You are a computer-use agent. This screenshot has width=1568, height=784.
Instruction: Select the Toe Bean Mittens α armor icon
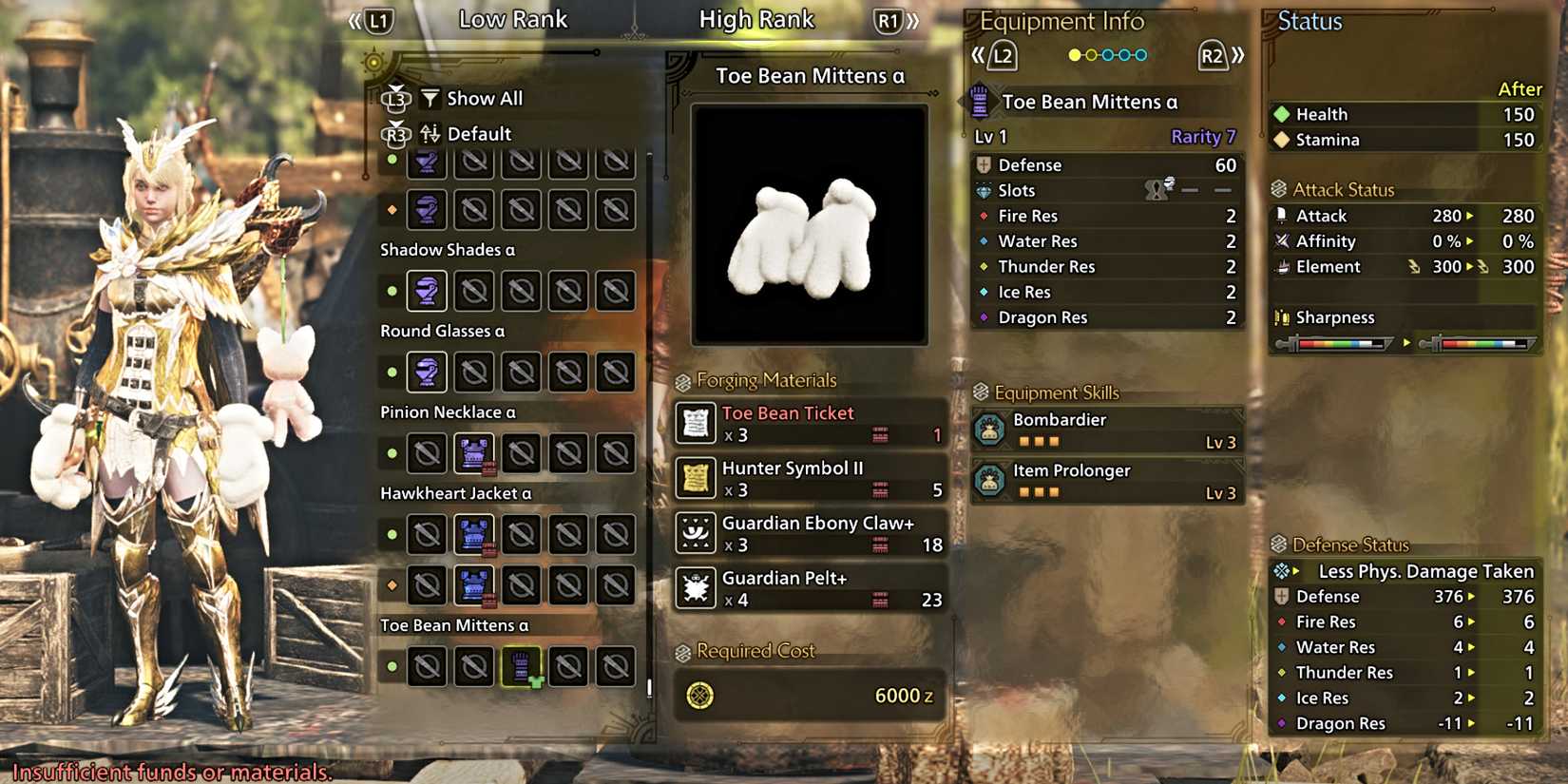522,666
